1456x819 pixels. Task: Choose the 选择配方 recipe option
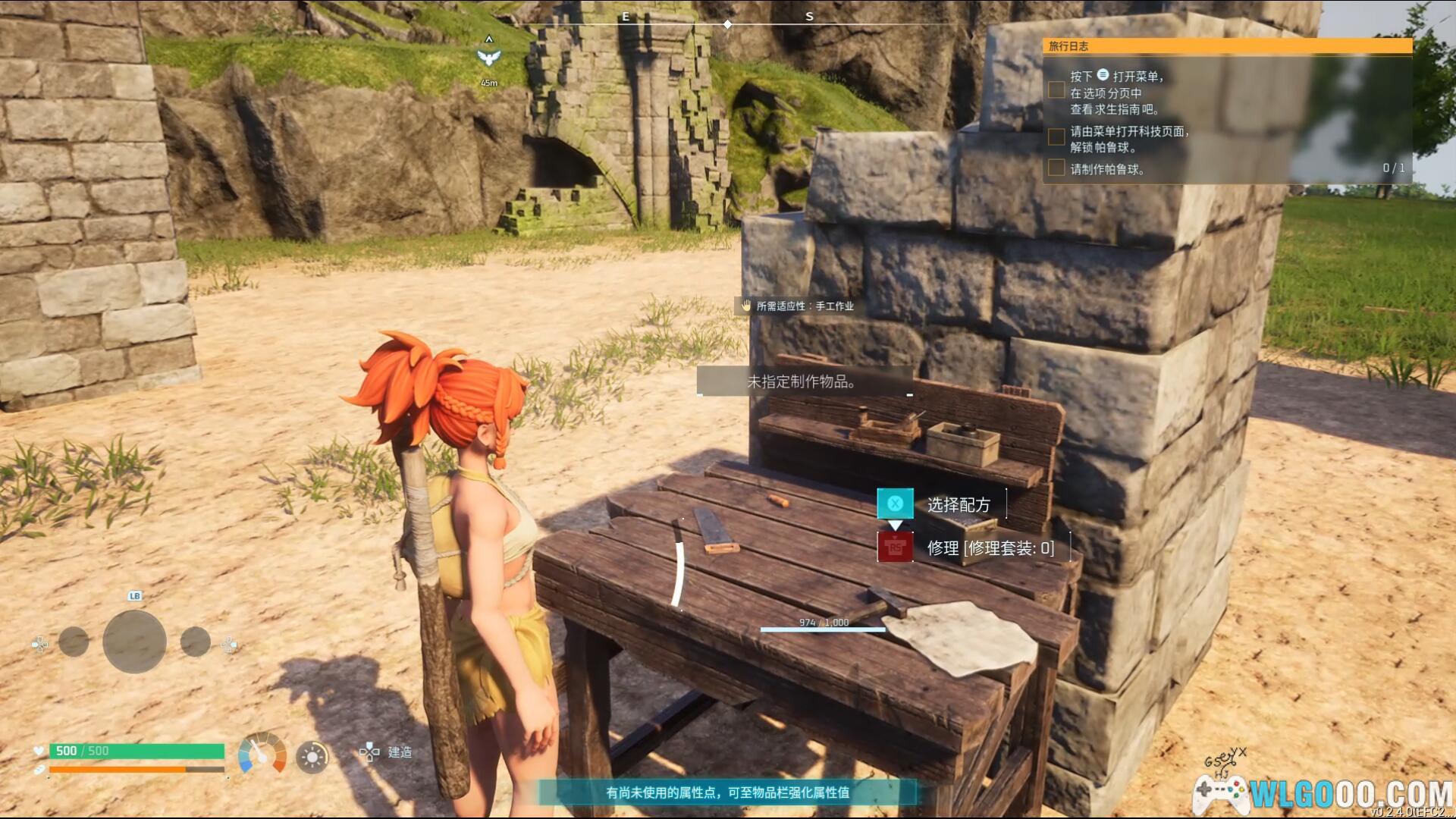tap(958, 504)
